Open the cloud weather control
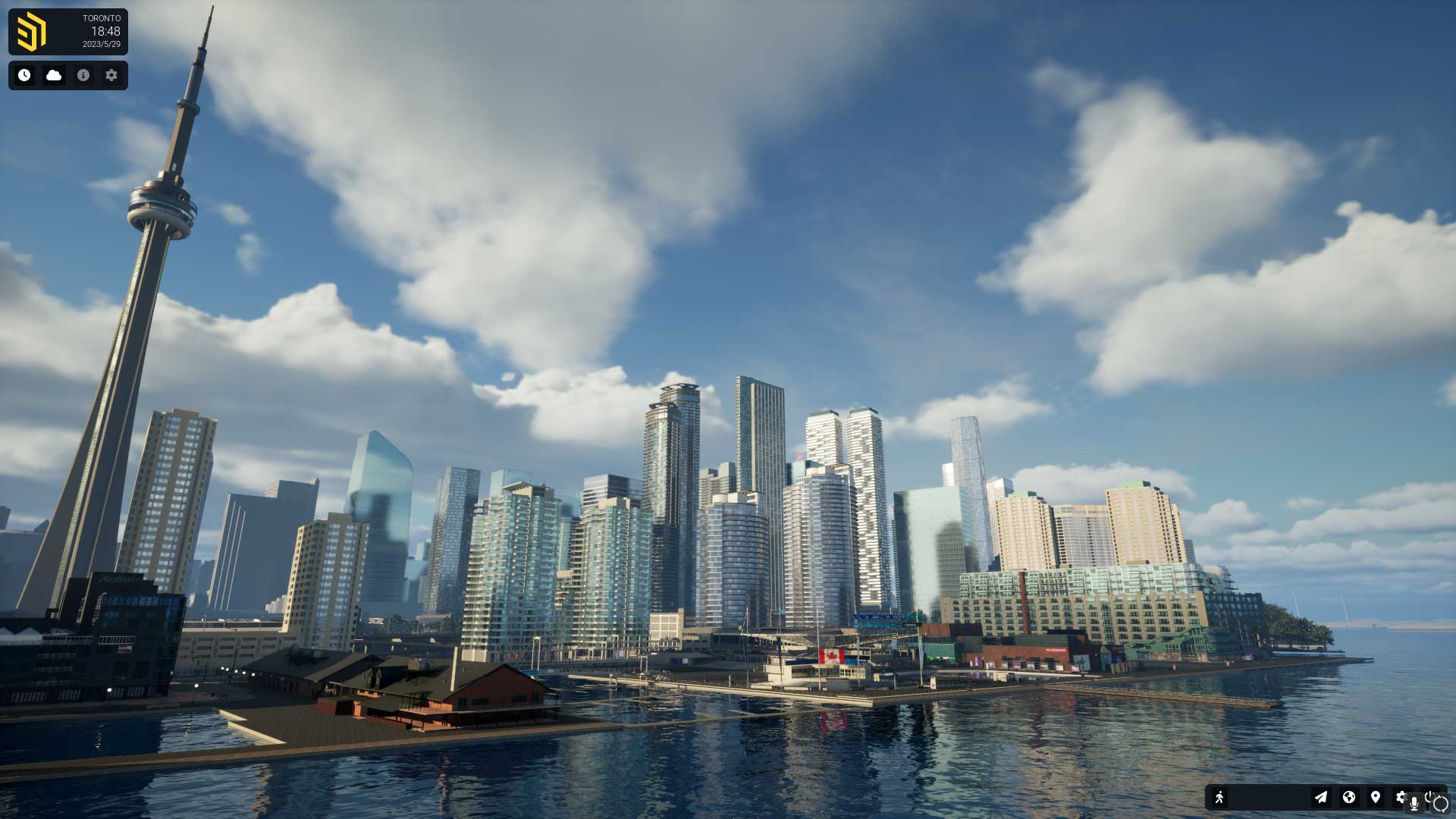1456x819 pixels. [x=54, y=75]
